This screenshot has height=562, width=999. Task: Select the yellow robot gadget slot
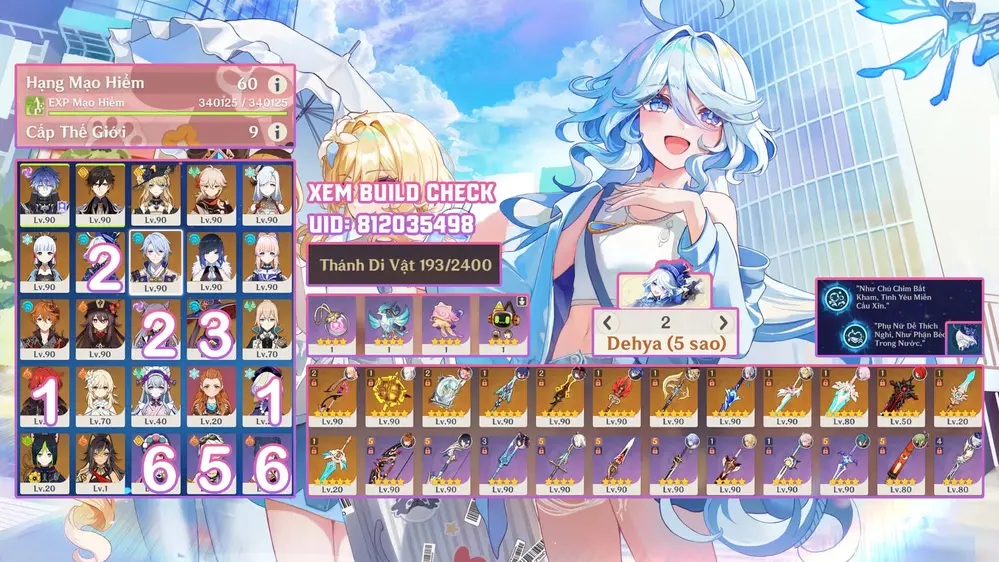(x=505, y=323)
